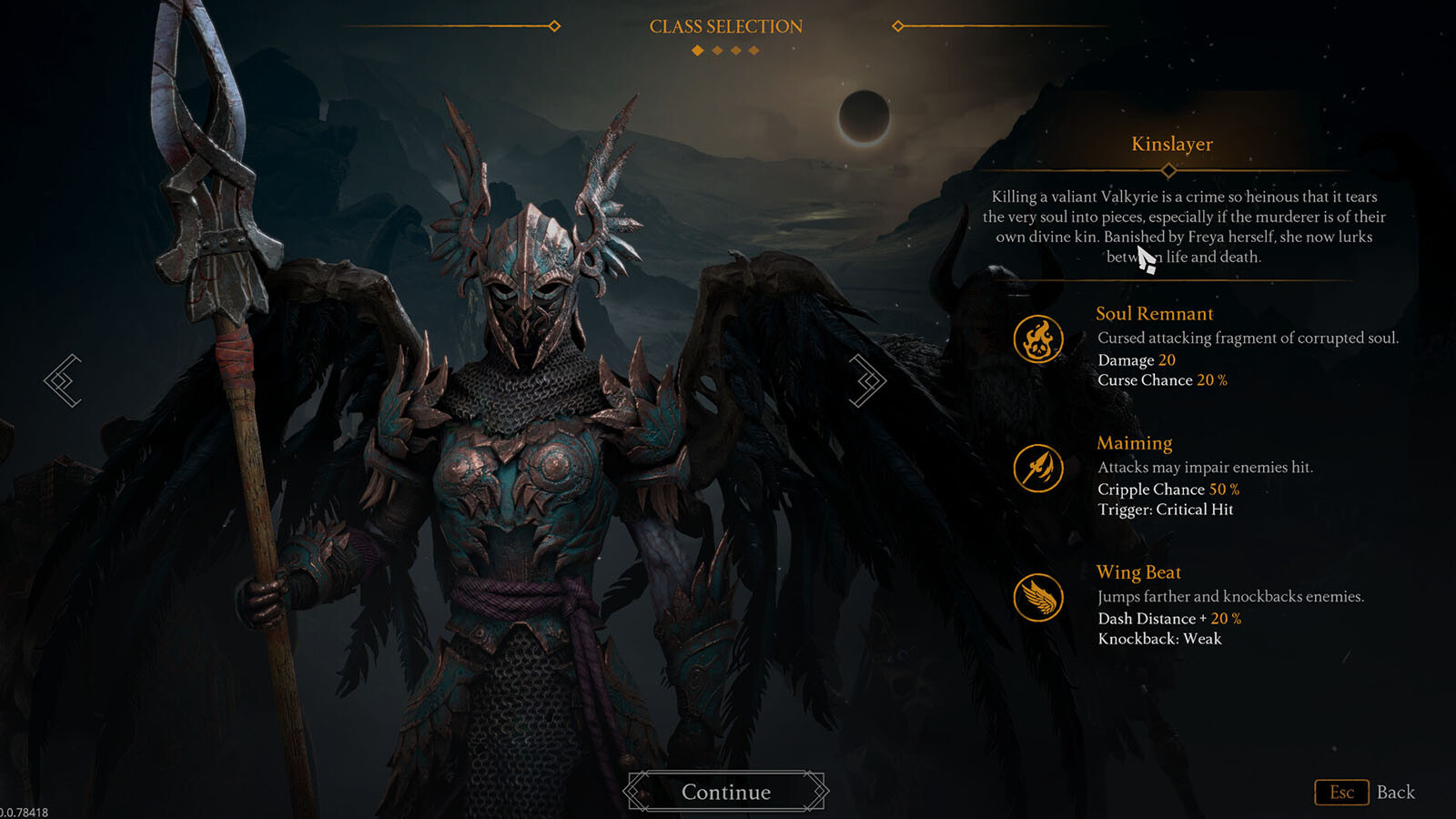Show the previous class with left arrow

coord(63,380)
